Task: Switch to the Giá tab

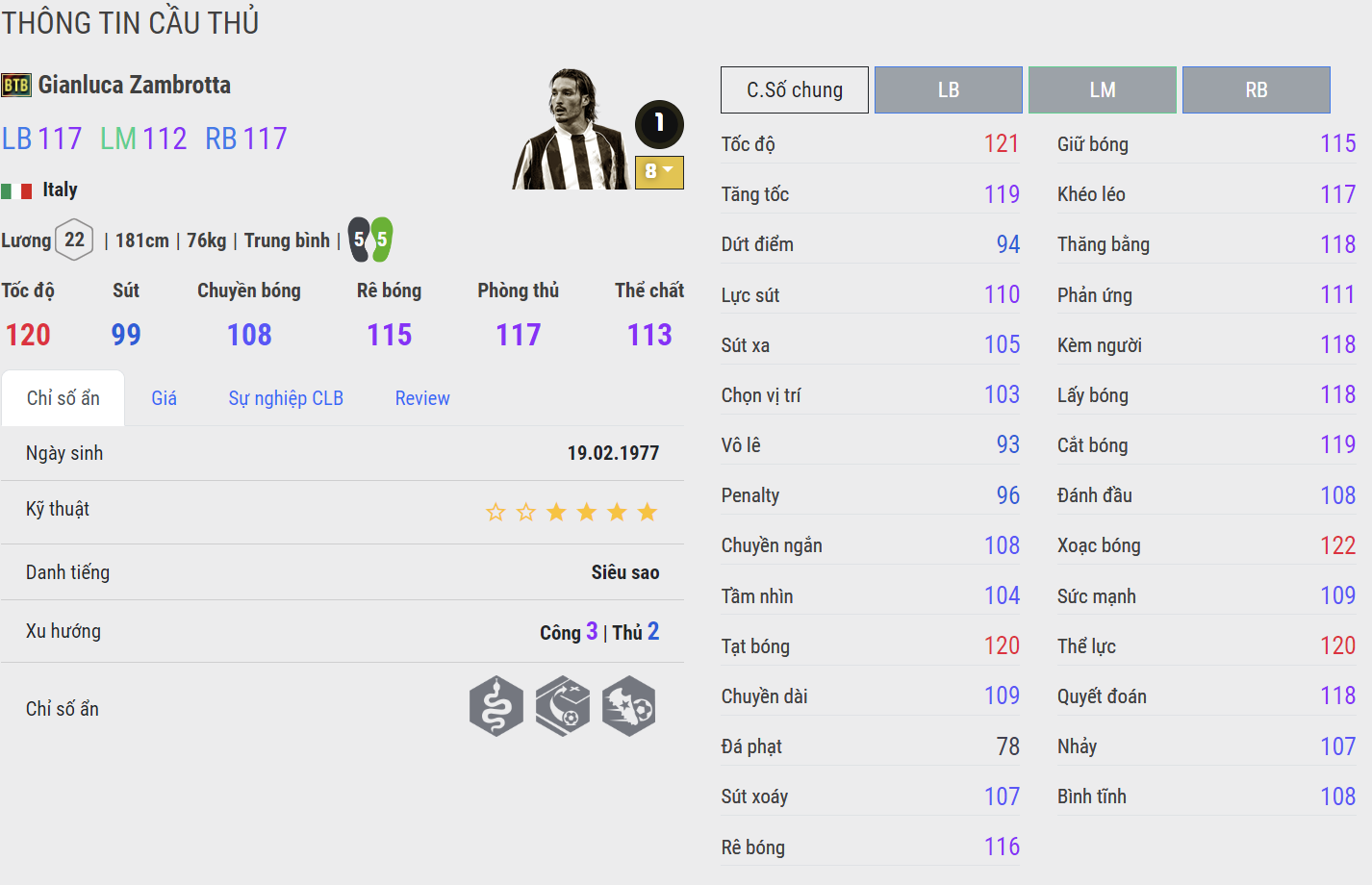Action: coord(164,398)
